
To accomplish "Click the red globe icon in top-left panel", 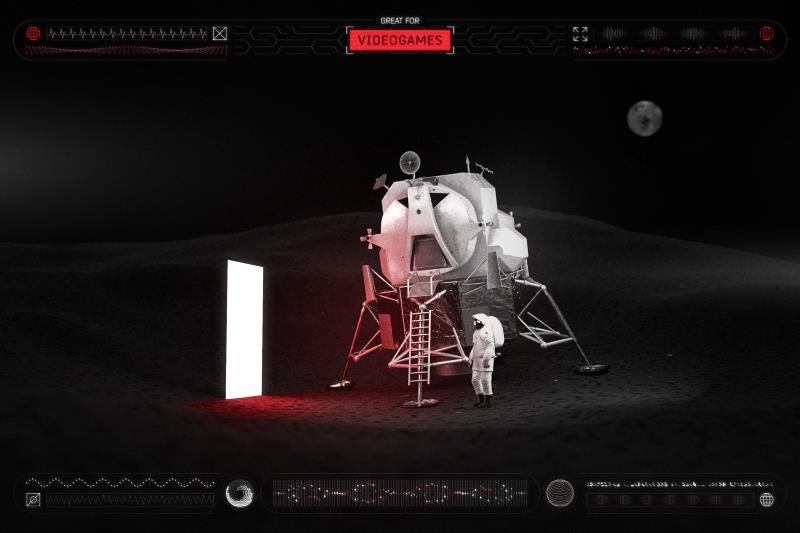I will pos(33,33).
